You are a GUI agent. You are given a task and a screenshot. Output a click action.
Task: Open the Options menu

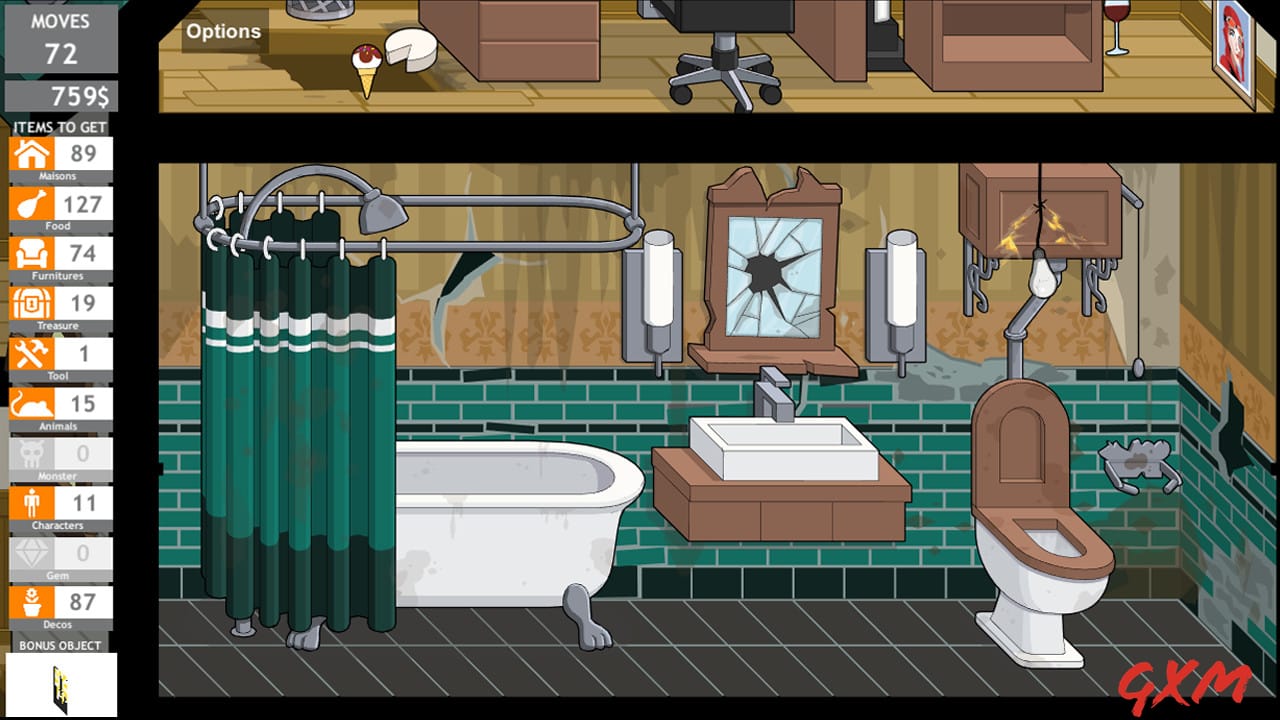(x=222, y=31)
